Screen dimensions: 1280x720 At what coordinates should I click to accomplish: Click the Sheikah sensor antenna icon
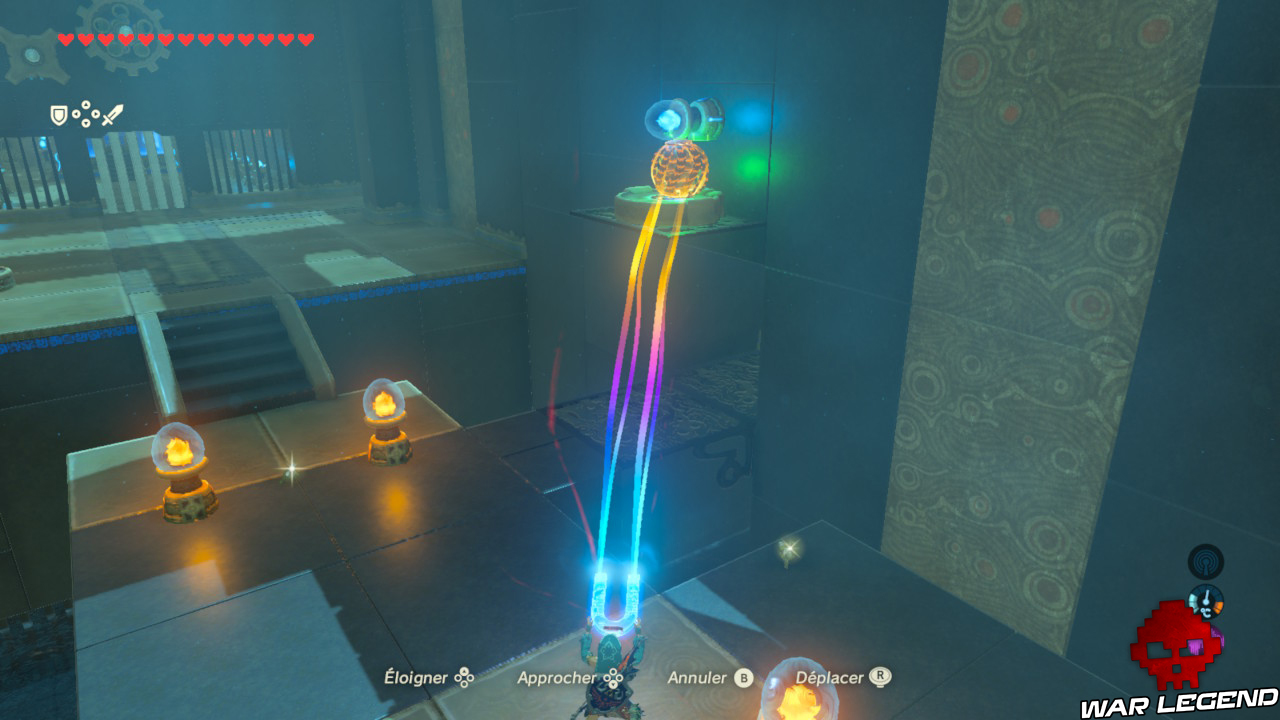pyautogui.click(x=1206, y=562)
